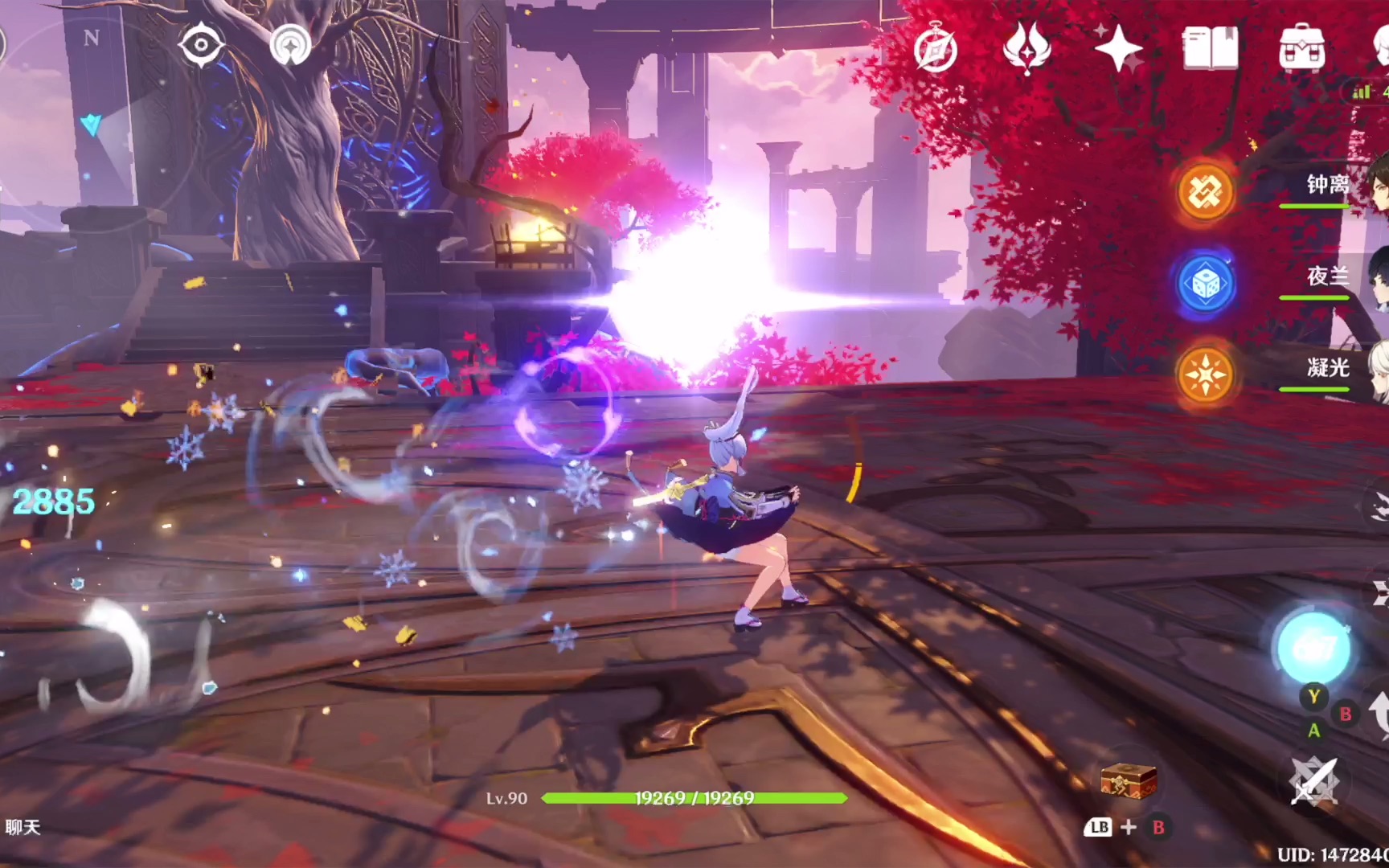Open the quest navigation eye icon
This screenshot has width=1389, height=868.
point(201,44)
